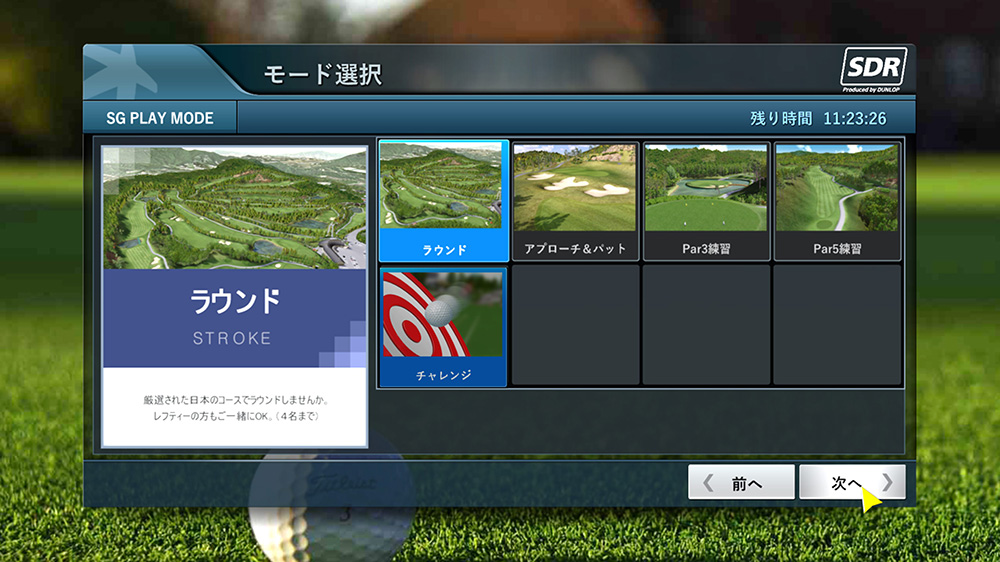
Task: Choose the アプローチ＆パット mode
Action: coord(575,200)
